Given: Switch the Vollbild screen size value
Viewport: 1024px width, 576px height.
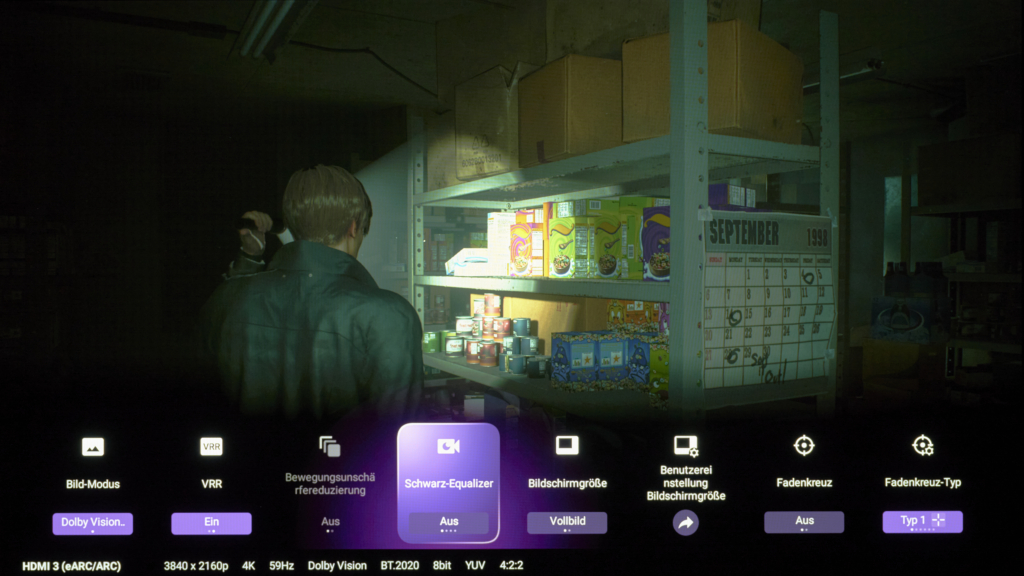Looking at the screenshot, I should [567, 522].
